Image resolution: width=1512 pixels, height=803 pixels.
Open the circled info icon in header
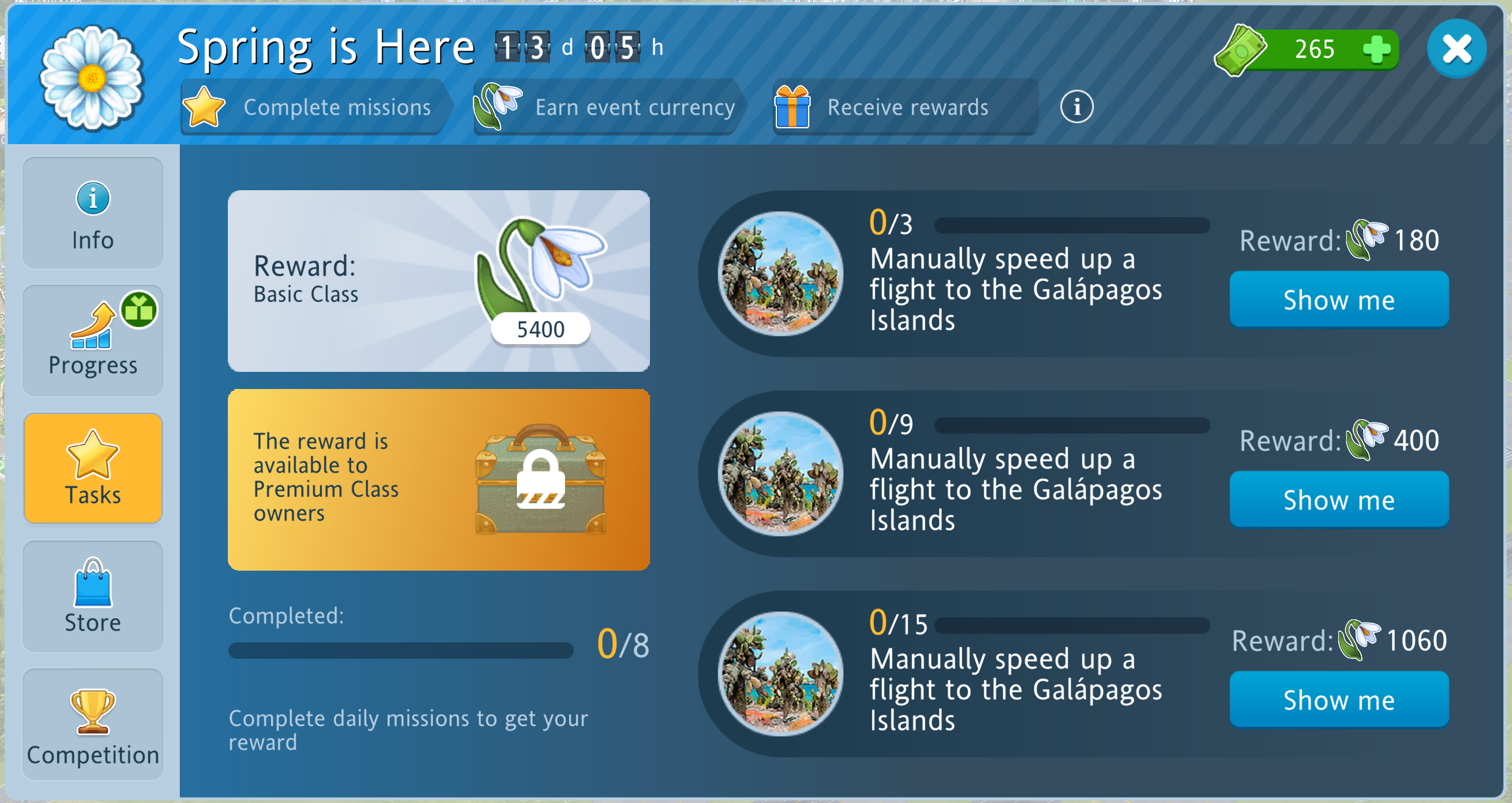(x=1077, y=107)
